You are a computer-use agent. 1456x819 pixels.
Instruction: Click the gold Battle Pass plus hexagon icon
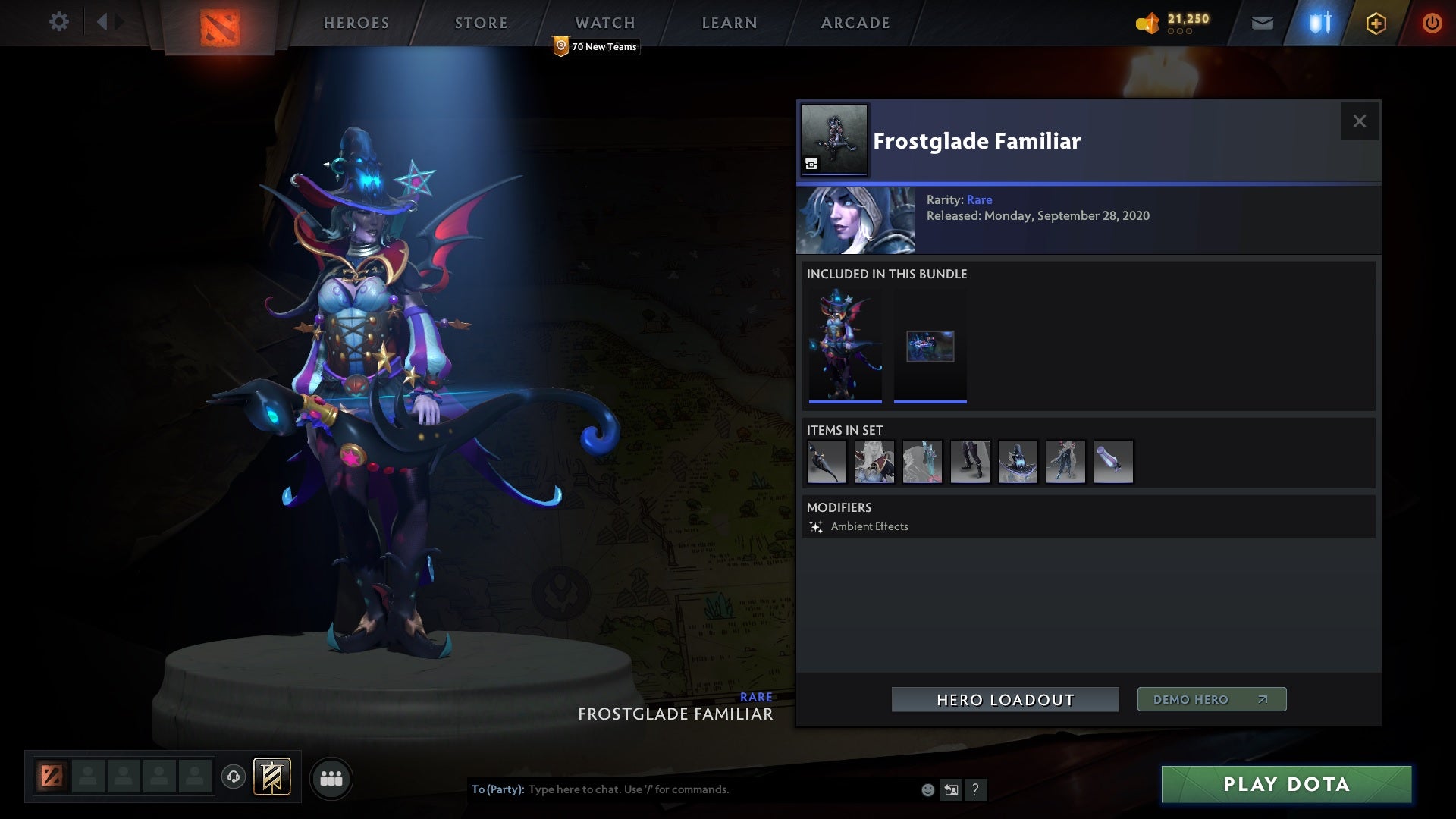[x=1375, y=23]
